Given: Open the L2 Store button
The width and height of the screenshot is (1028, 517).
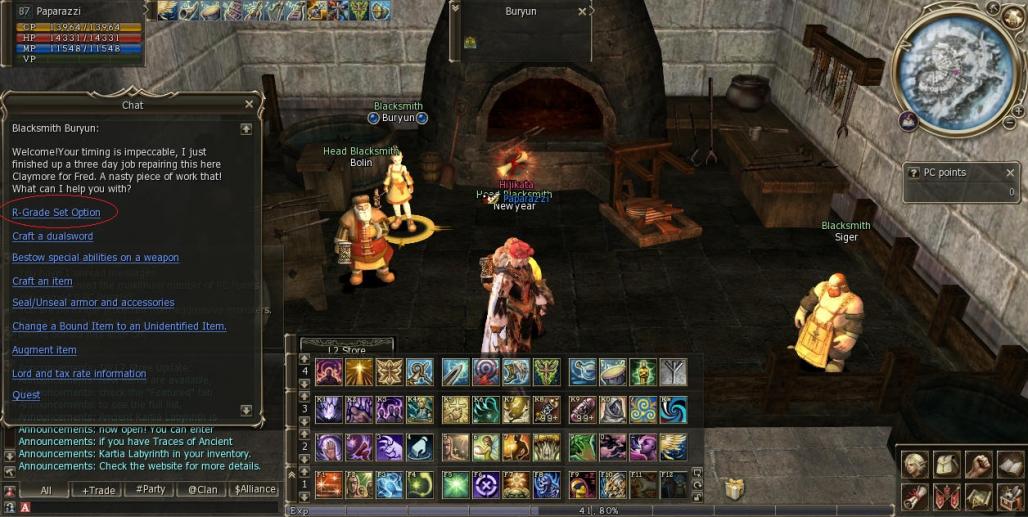Looking at the screenshot, I should pyautogui.click(x=346, y=350).
